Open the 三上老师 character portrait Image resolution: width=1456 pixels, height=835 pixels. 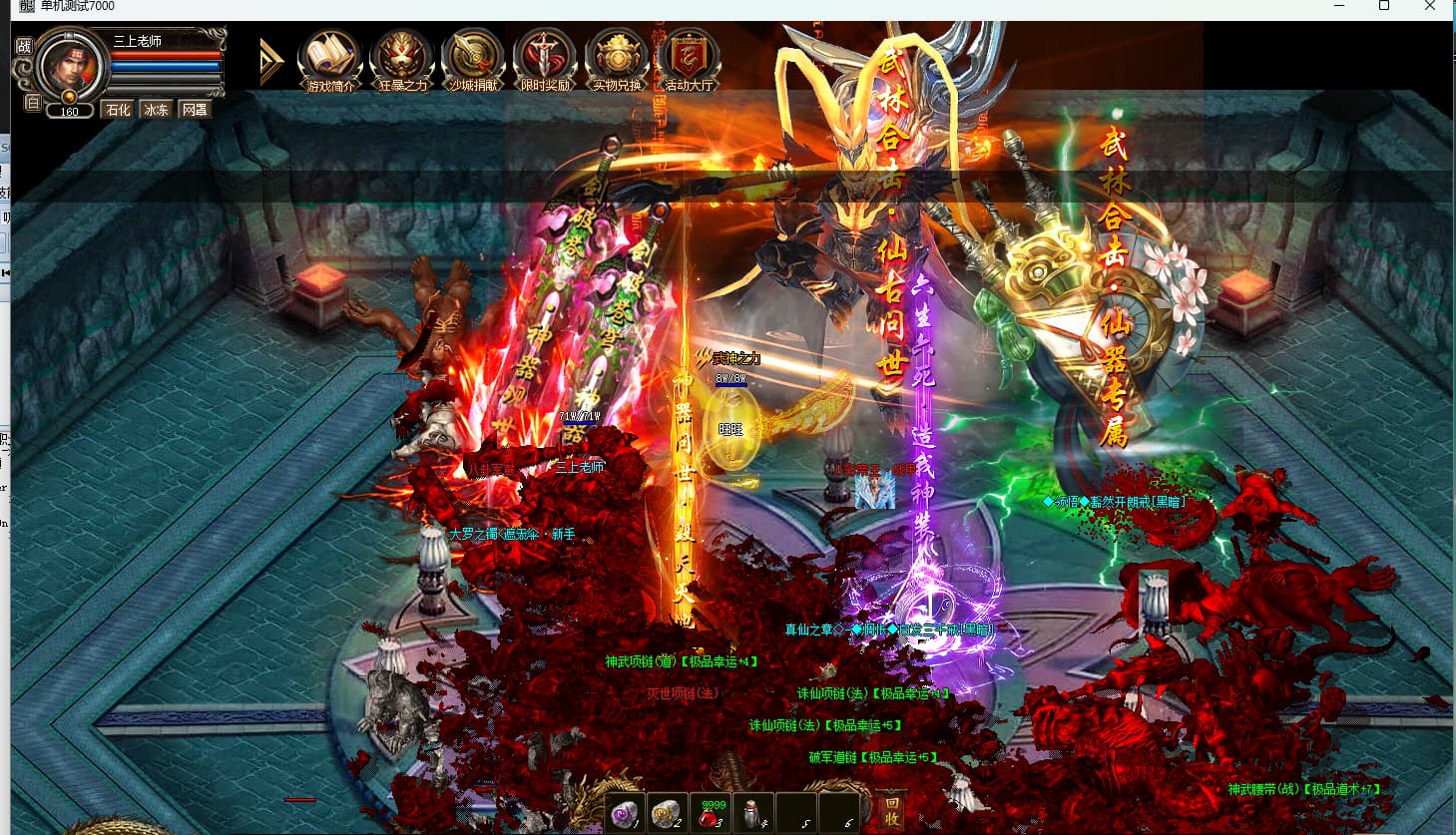point(70,65)
